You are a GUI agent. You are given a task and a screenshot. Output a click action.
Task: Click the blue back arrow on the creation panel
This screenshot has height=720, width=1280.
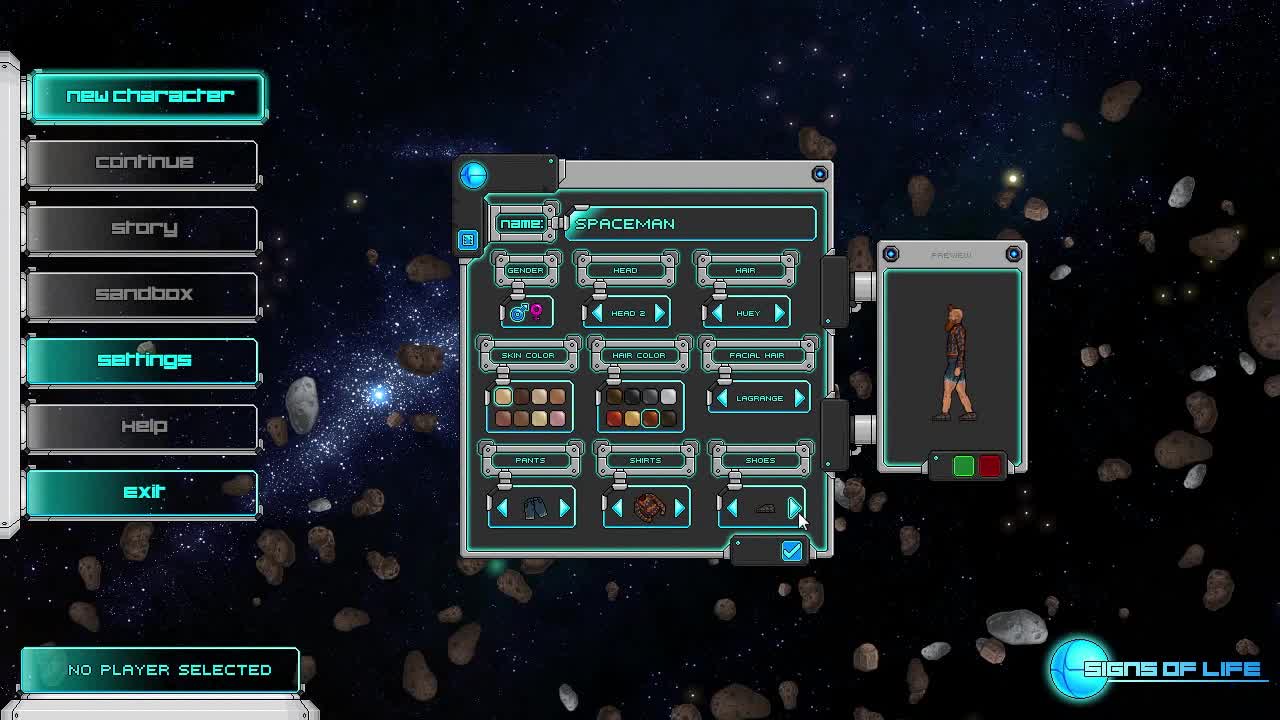pyautogui.click(x=472, y=174)
